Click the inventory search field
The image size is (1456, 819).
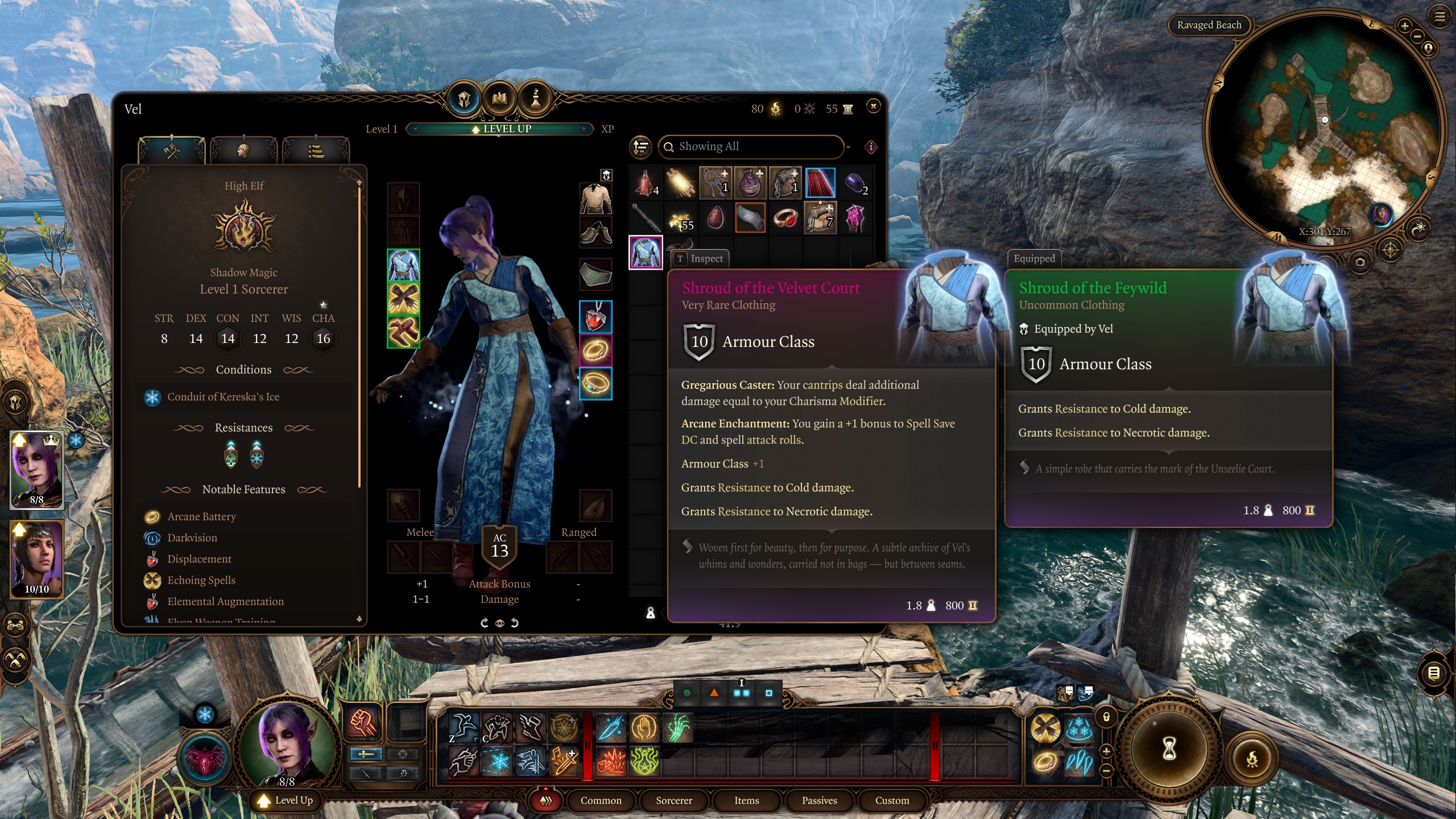point(751,147)
